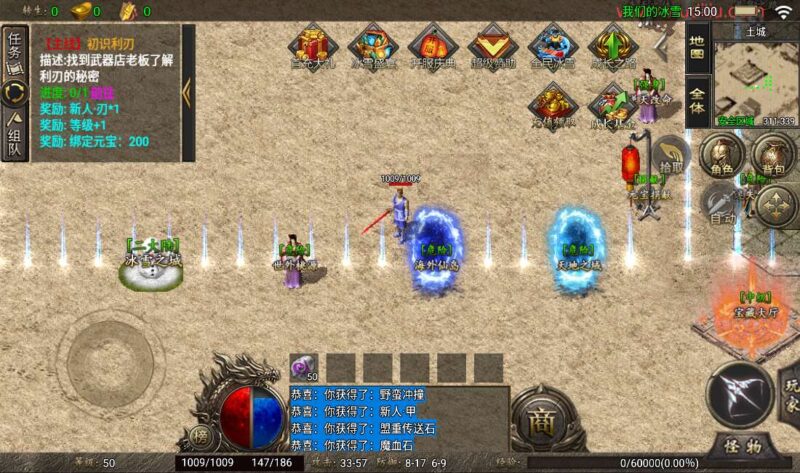Open the 超级赞助 sponsor icon
Viewport: 800px width, 473px height.
click(x=492, y=46)
